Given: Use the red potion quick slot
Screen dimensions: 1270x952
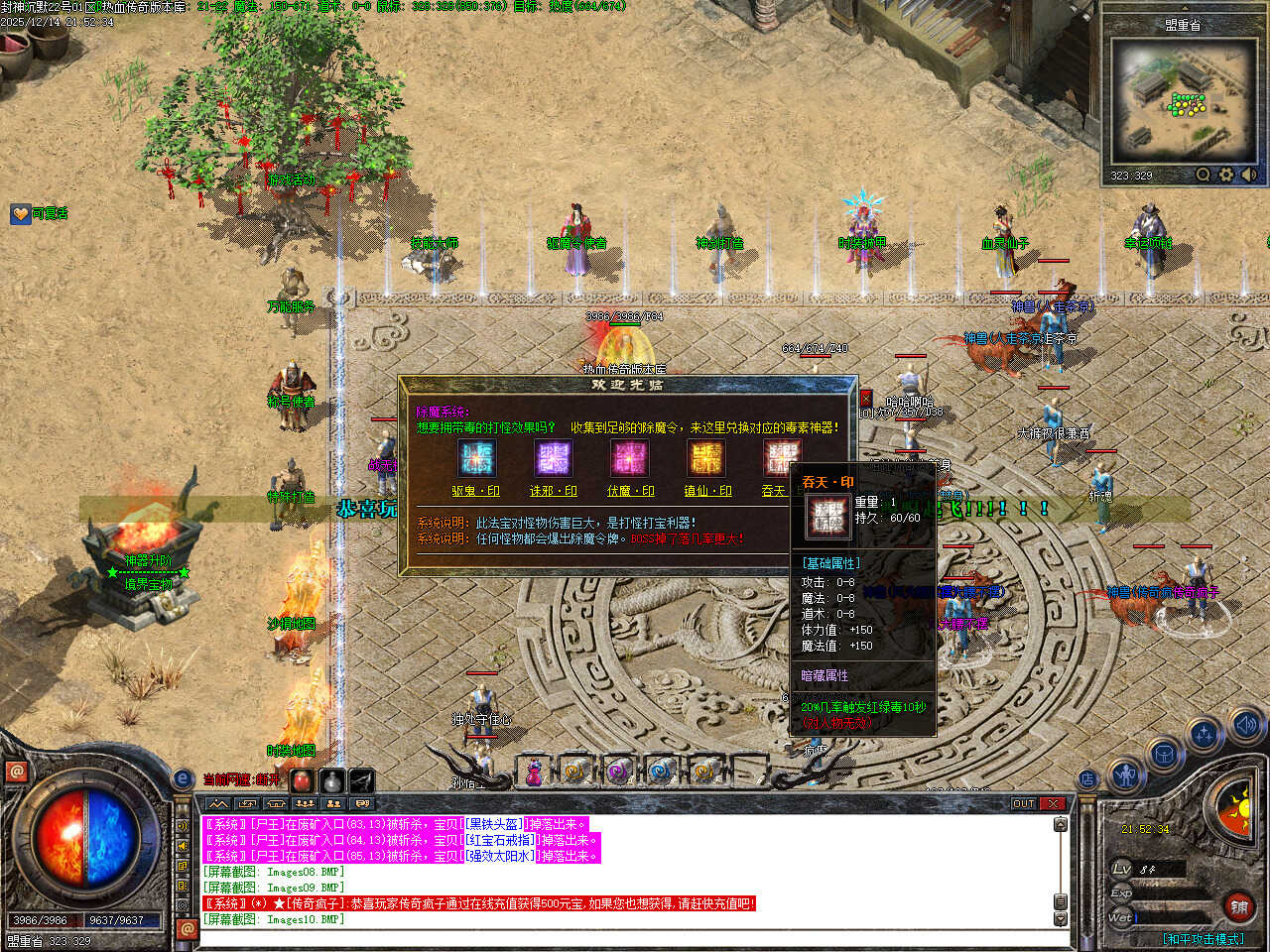Looking at the screenshot, I should click(x=301, y=781).
